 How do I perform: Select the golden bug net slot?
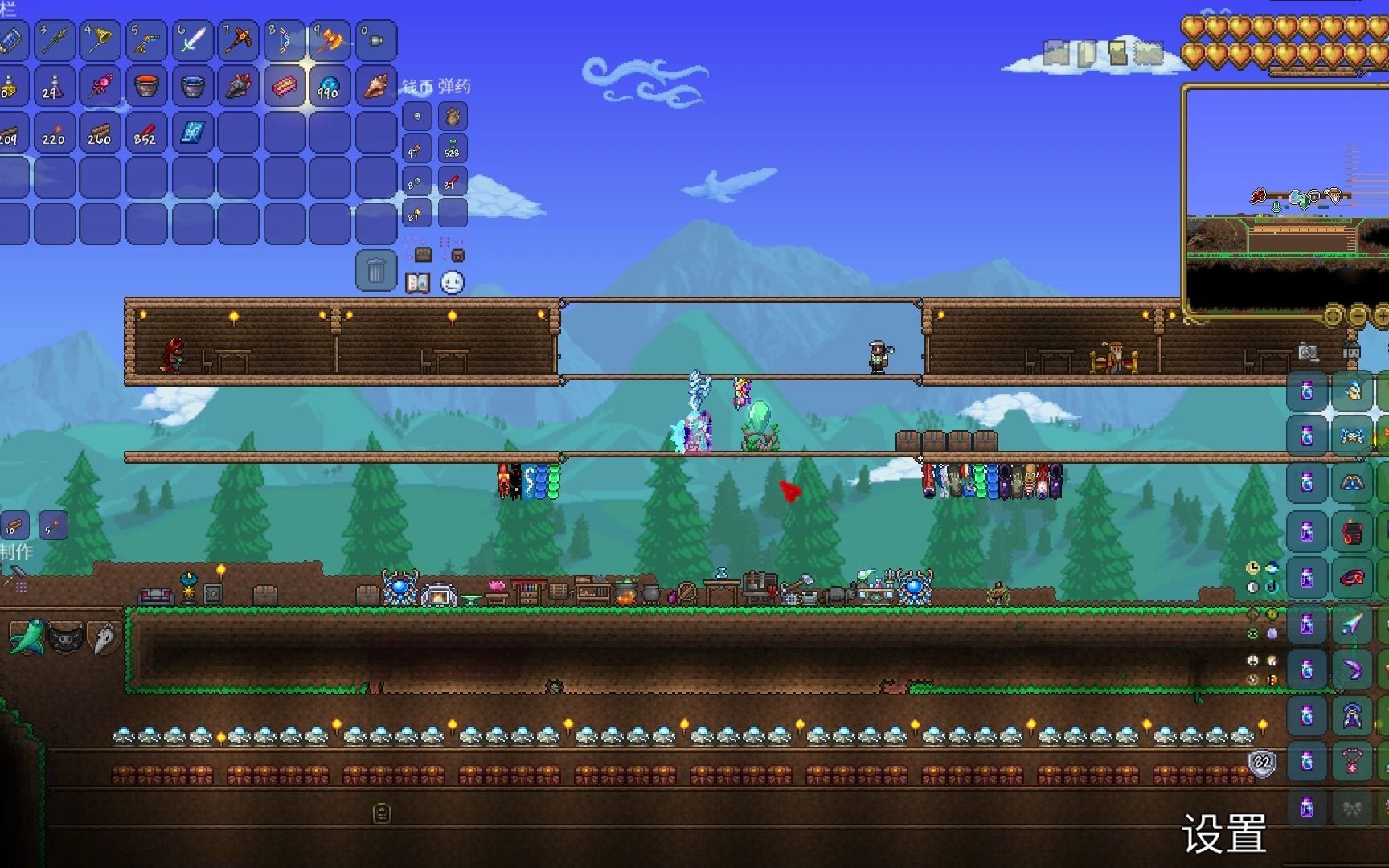pyautogui.click(x=100, y=40)
